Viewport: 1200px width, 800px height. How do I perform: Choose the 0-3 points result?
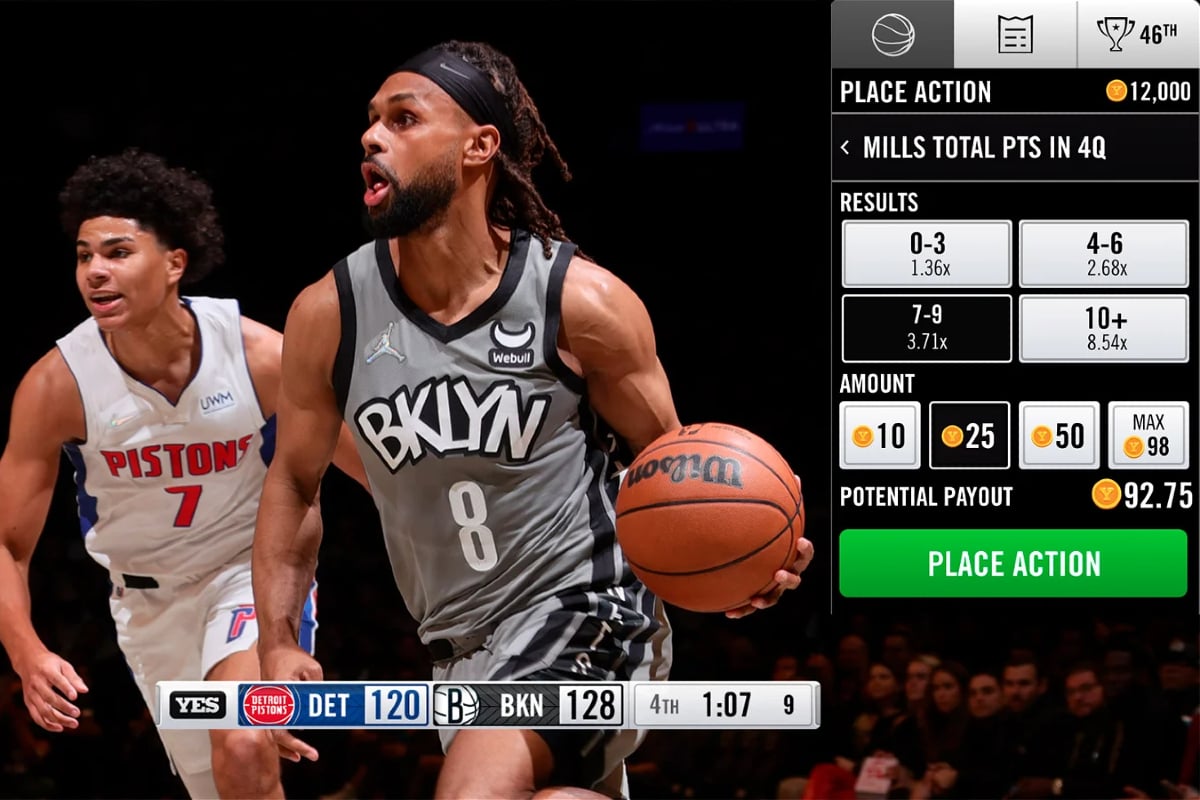(x=927, y=254)
